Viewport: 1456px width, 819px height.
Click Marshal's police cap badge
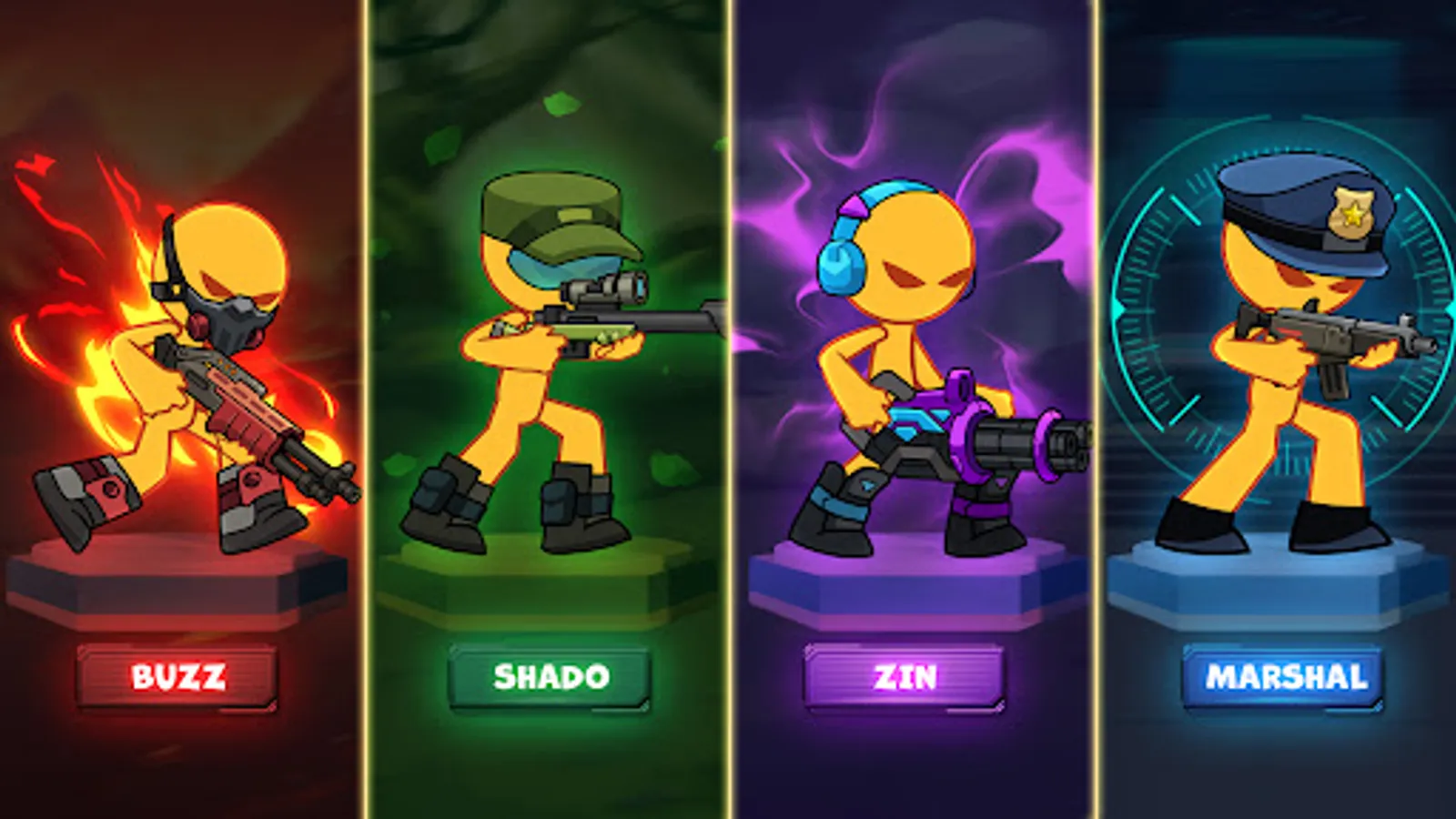1353,211
